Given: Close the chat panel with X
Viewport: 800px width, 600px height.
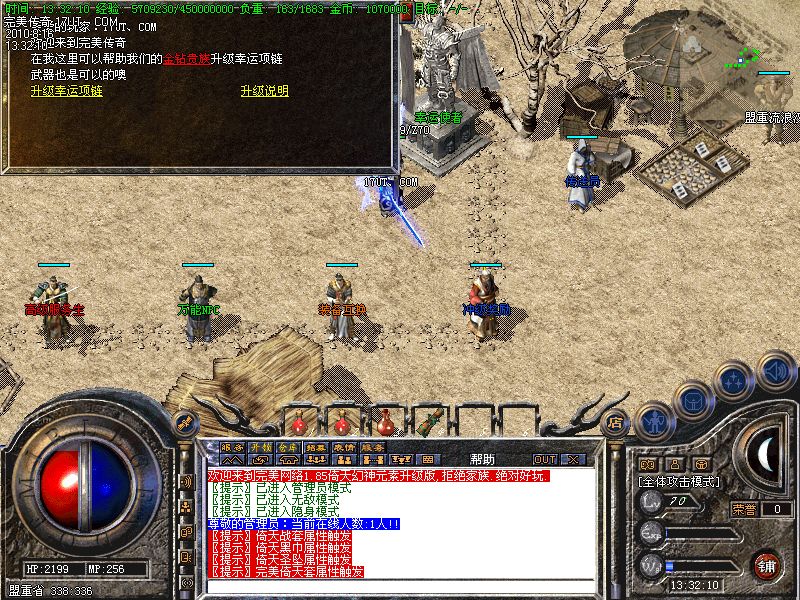Looking at the screenshot, I should click(x=573, y=459).
